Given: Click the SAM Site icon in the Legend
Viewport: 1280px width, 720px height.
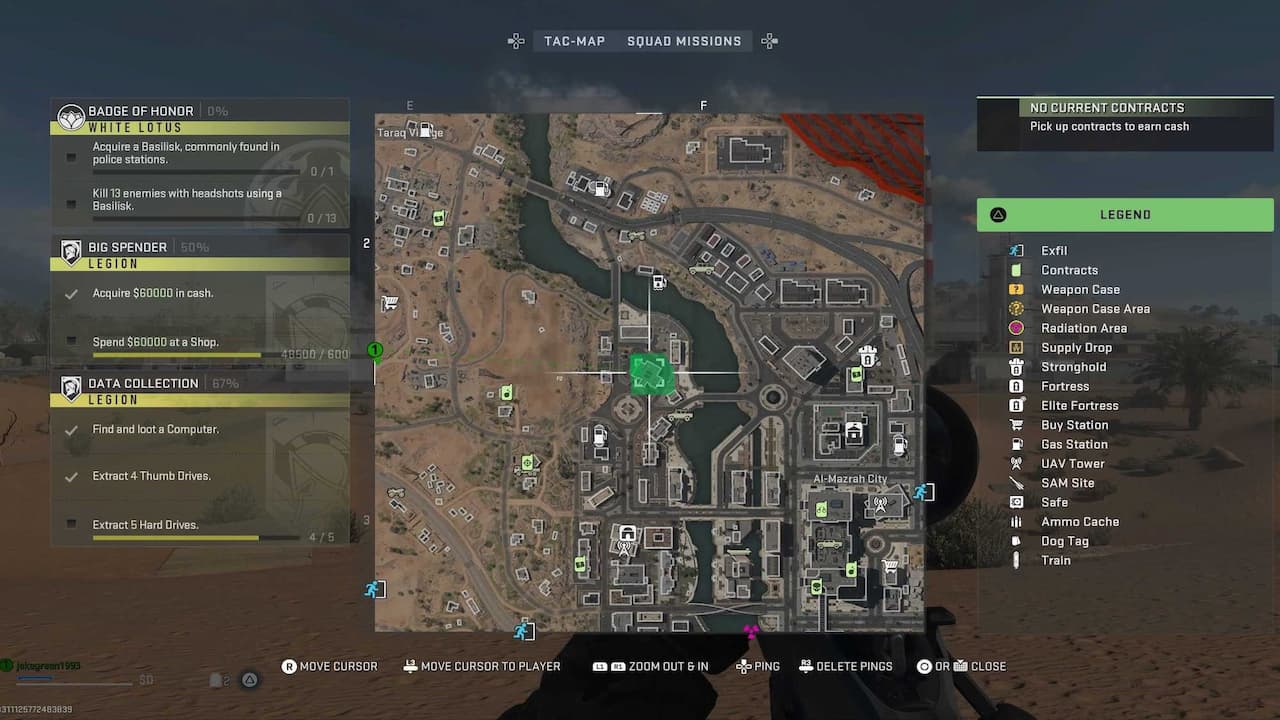Looking at the screenshot, I should tap(1019, 482).
